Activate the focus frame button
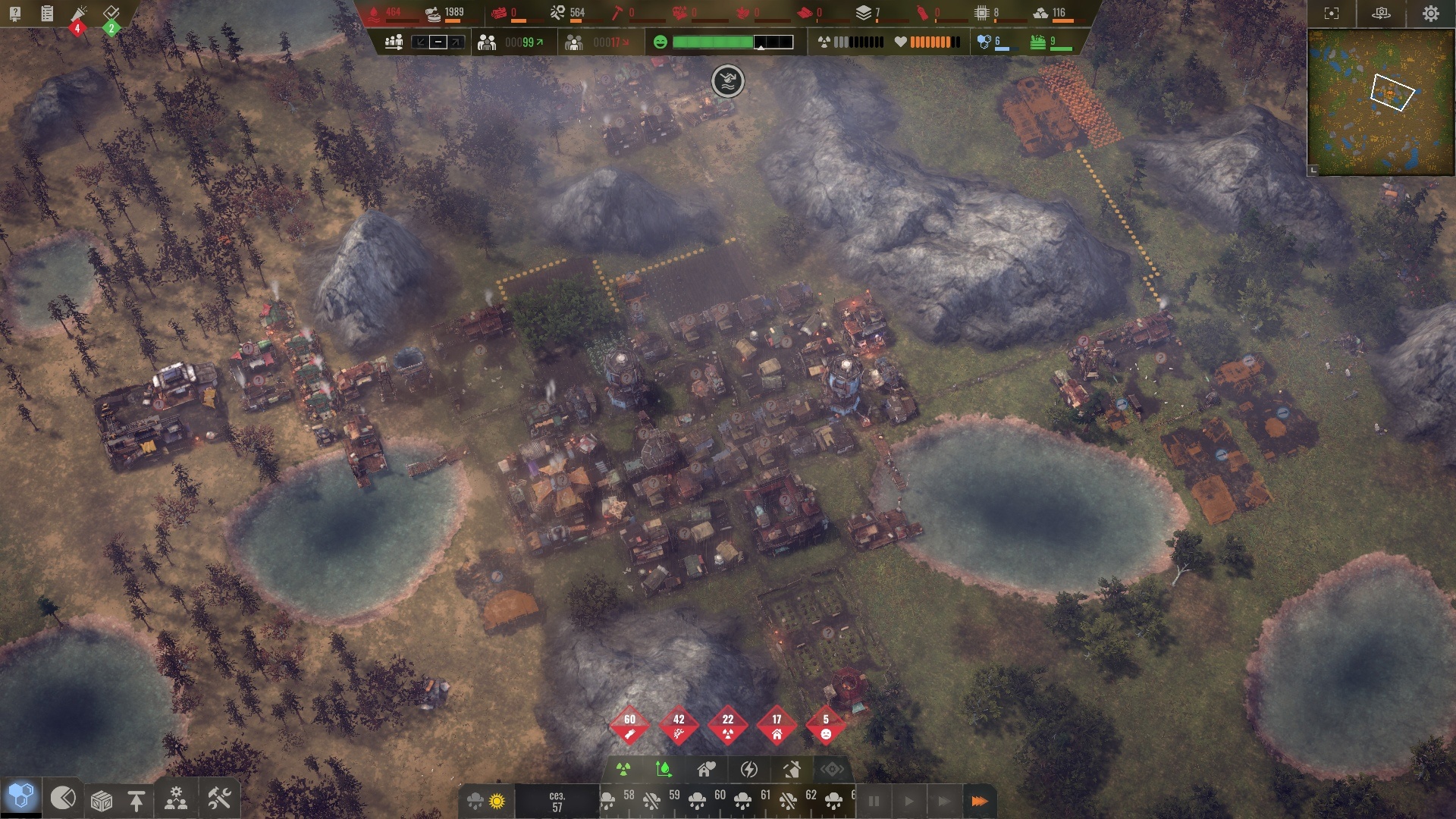 point(1332,14)
